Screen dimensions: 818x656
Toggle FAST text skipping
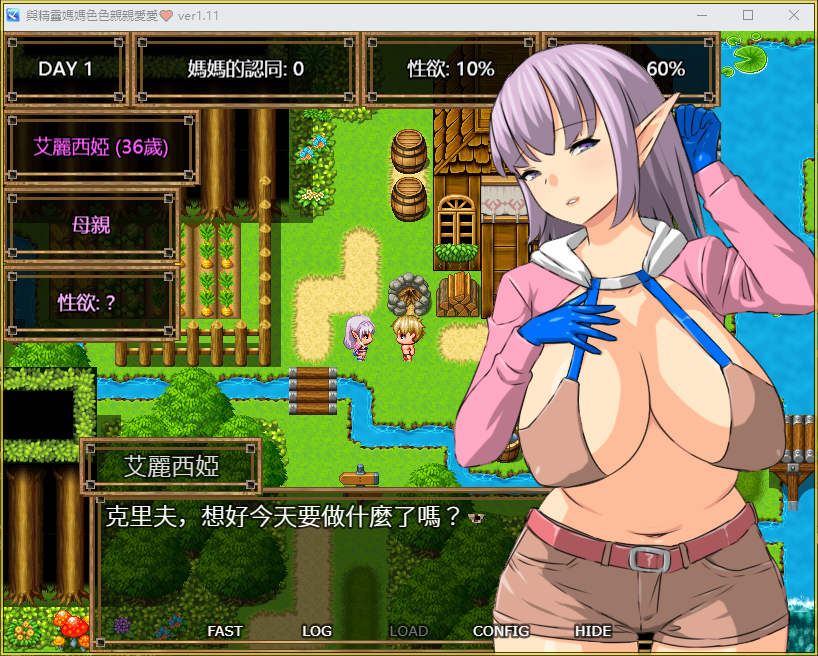(225, 631)
